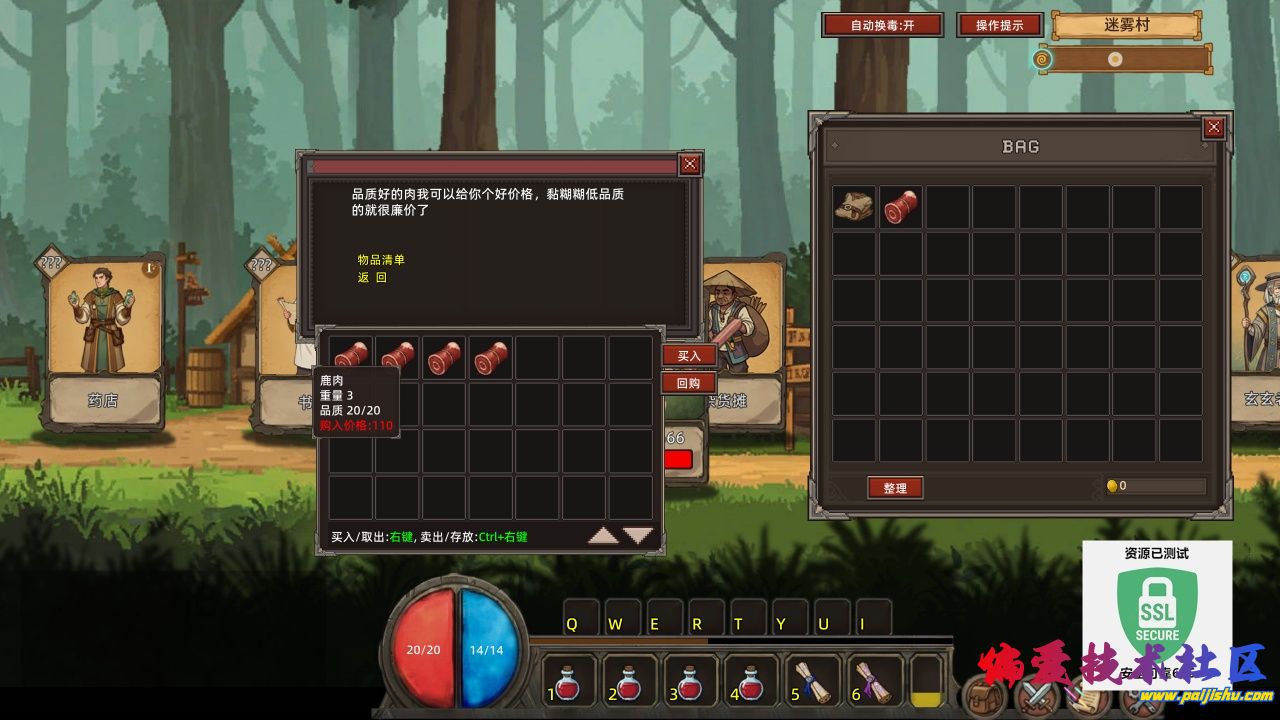Open the crossed swords menu icon
This screenshot has height=720, width=1280.
tap(1036, 696)
